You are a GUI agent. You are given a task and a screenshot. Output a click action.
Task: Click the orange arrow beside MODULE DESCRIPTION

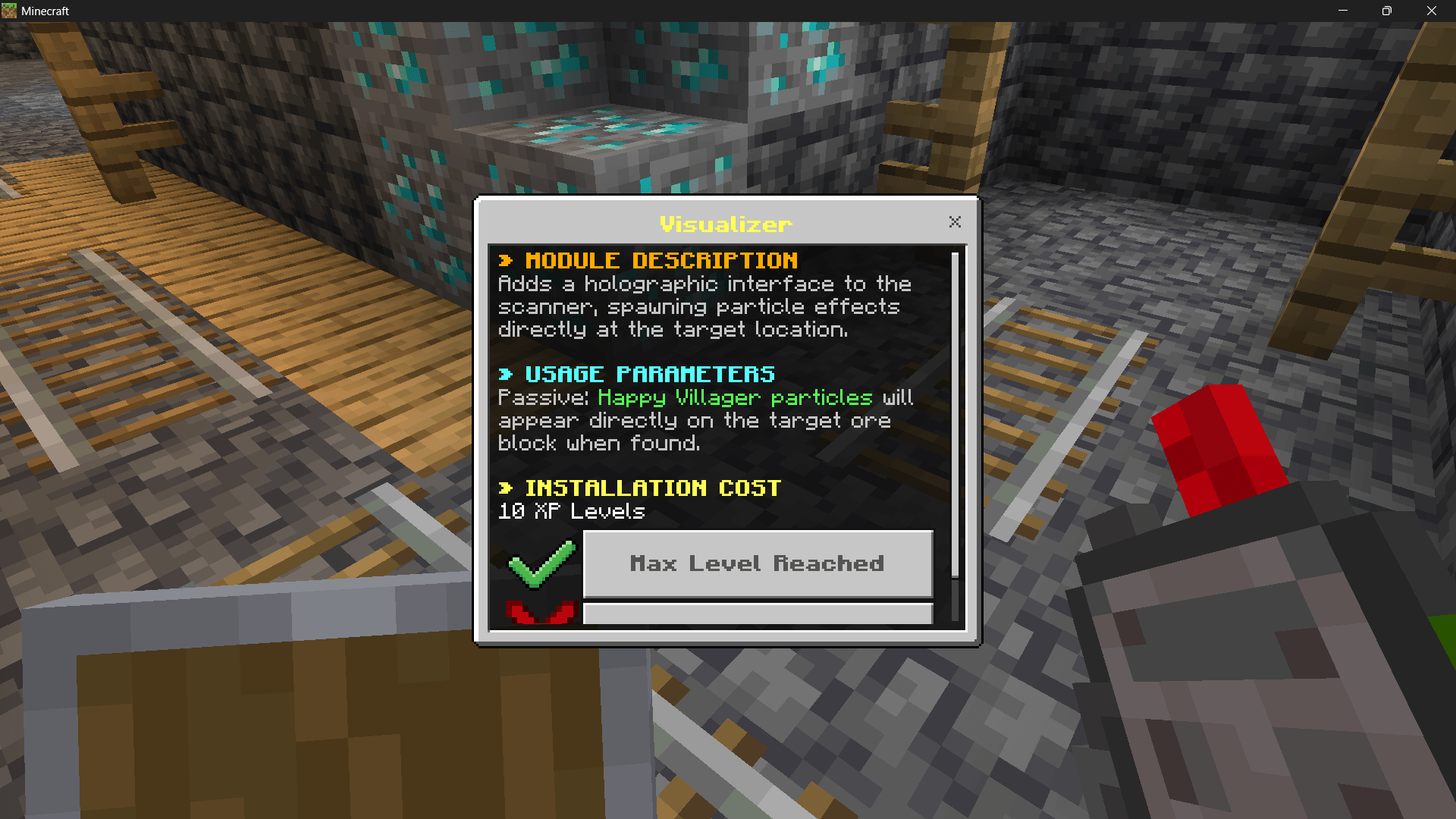pos(506,260)
